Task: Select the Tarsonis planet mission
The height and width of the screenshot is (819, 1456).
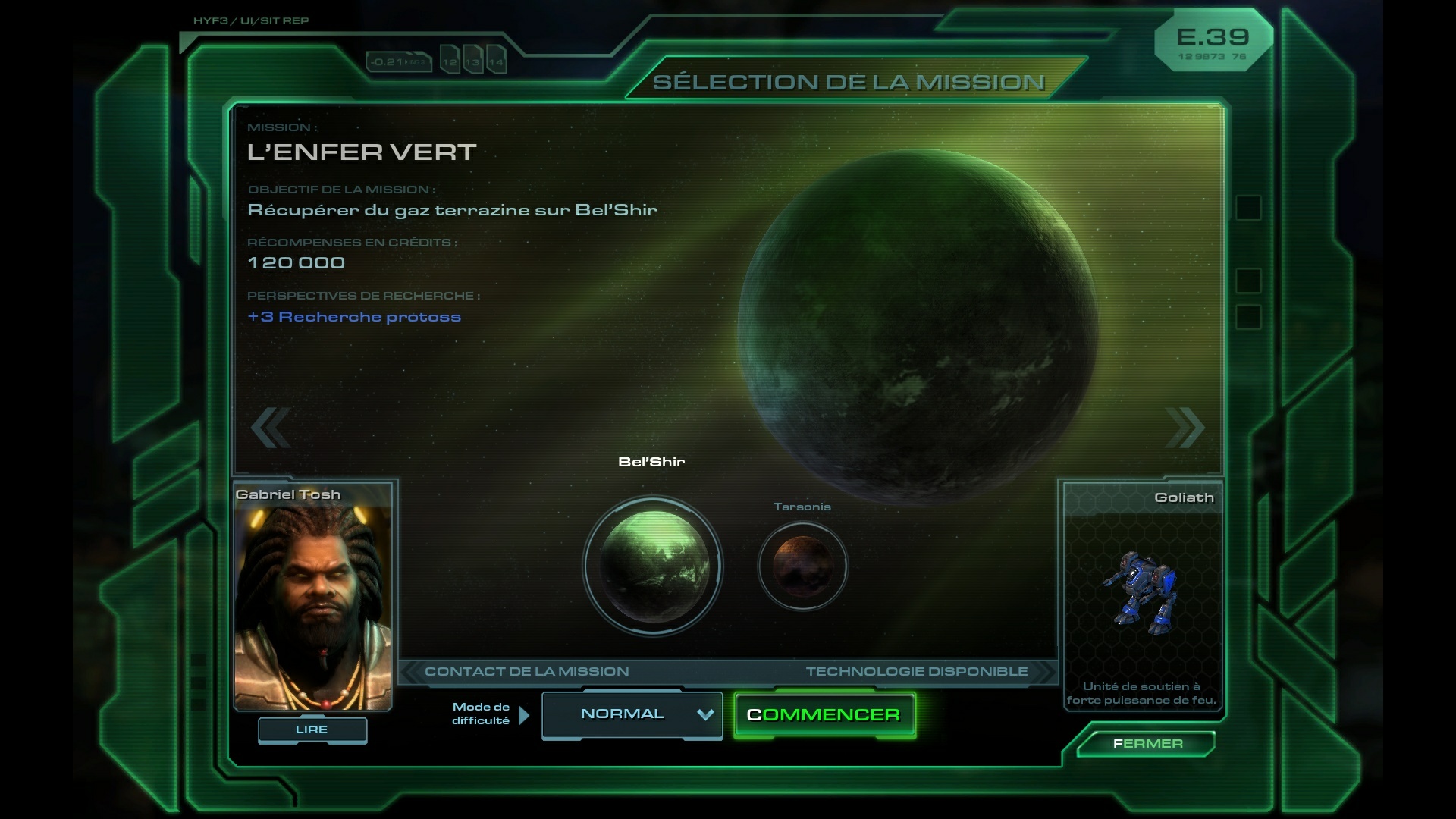Action: (x=802, y=566)
